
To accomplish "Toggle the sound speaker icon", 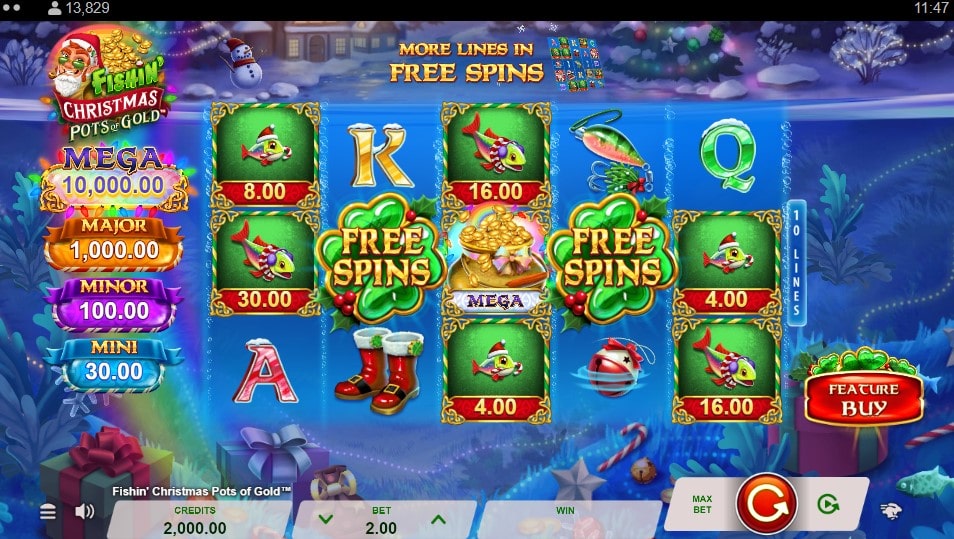I will [85, 512].
